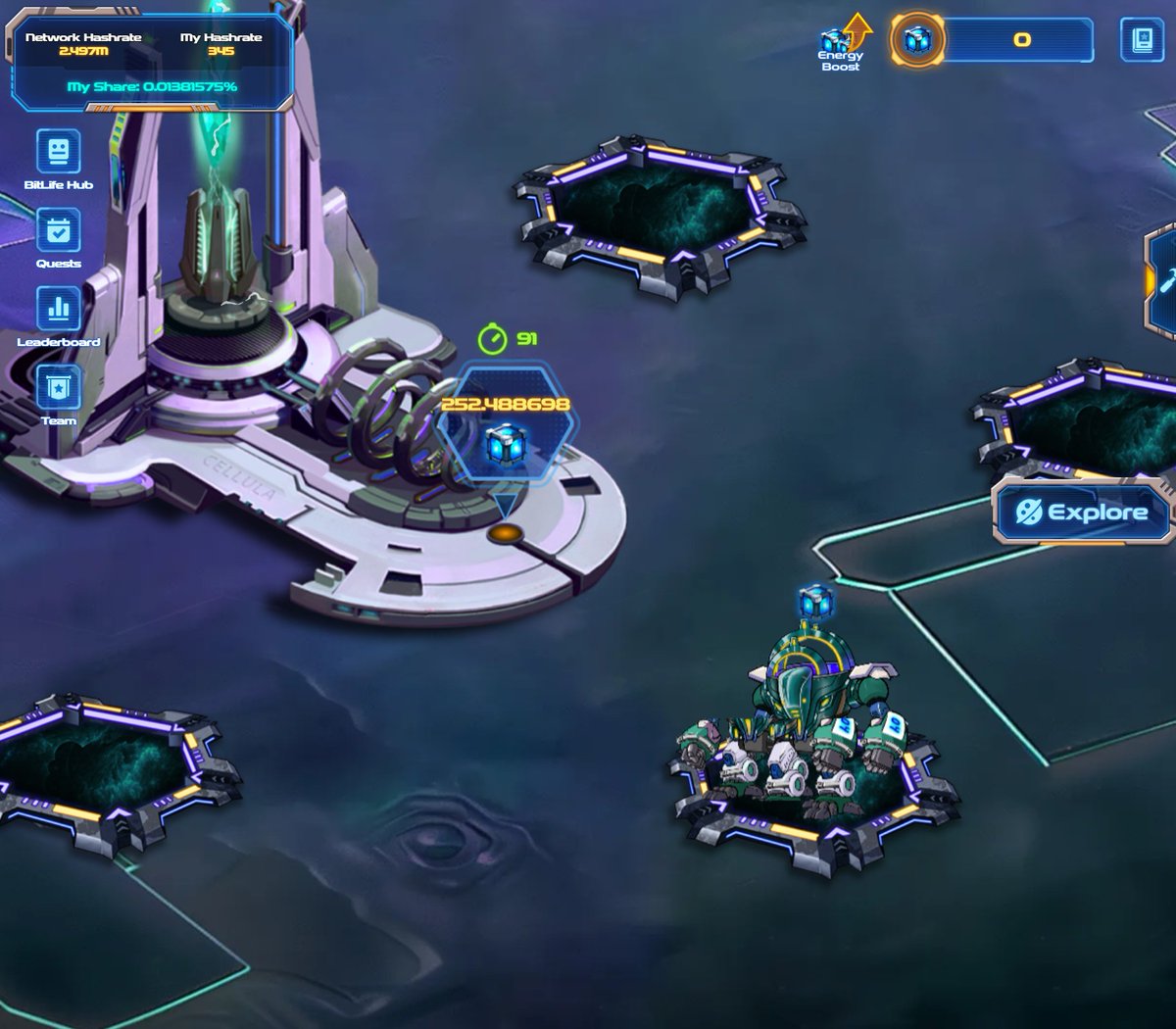Show the Leaderboard
Screen dimensions: 1176x1029
tap(58, 310)
